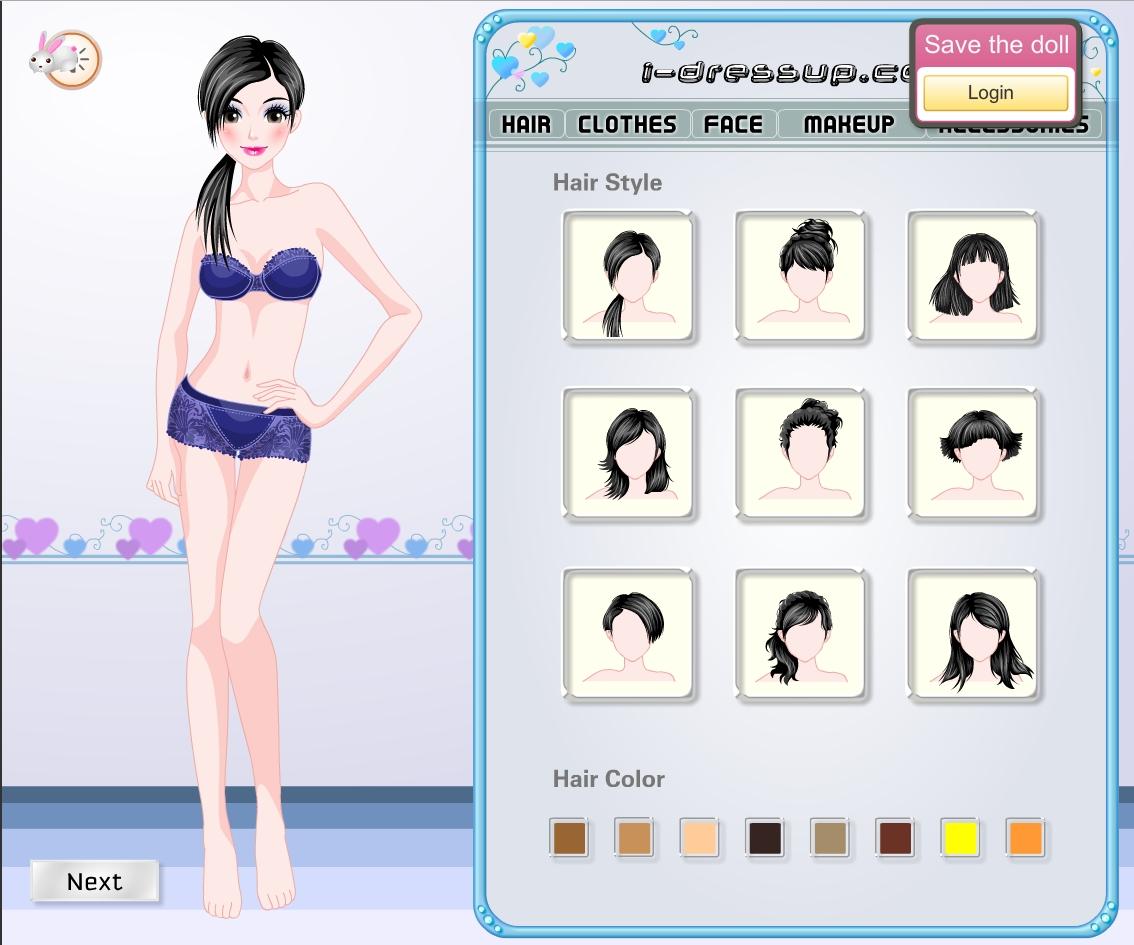Click the white rabbit clock icon
The image size is (1134, 945).
[x=65, y=59]
